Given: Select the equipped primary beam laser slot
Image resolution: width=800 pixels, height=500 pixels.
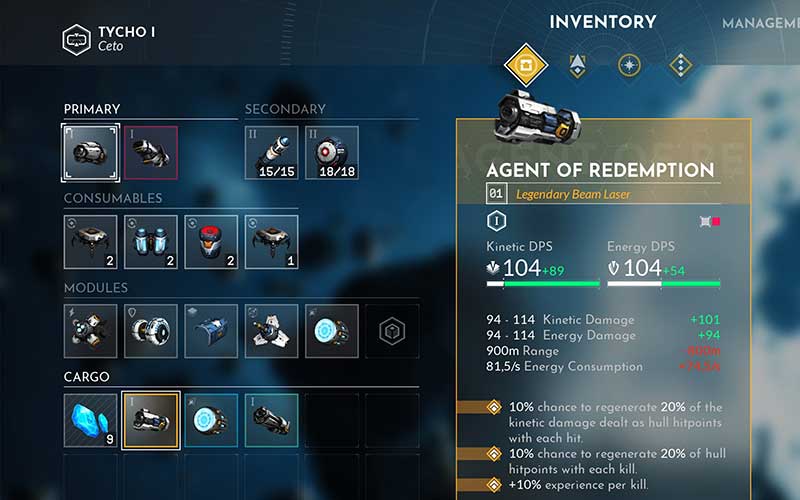Looking at the screenshot, I should click(x=90, y=152).
